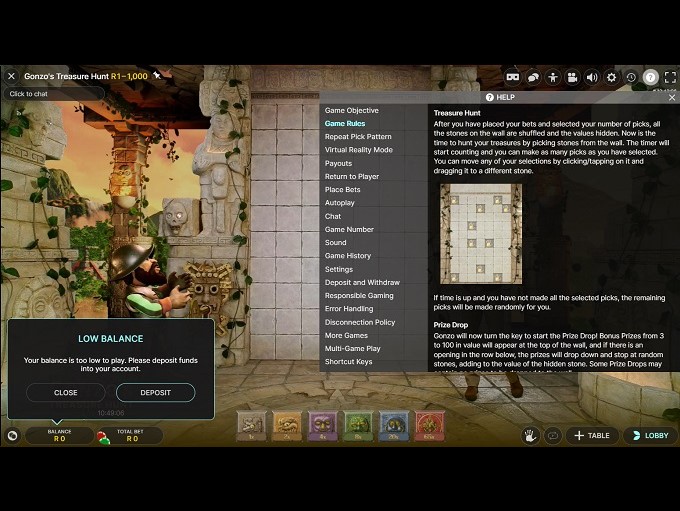This screenshot has width=680, height=511.
Task: Return to the Lobby
Action: pyautogui.click(x=649, y=436)
